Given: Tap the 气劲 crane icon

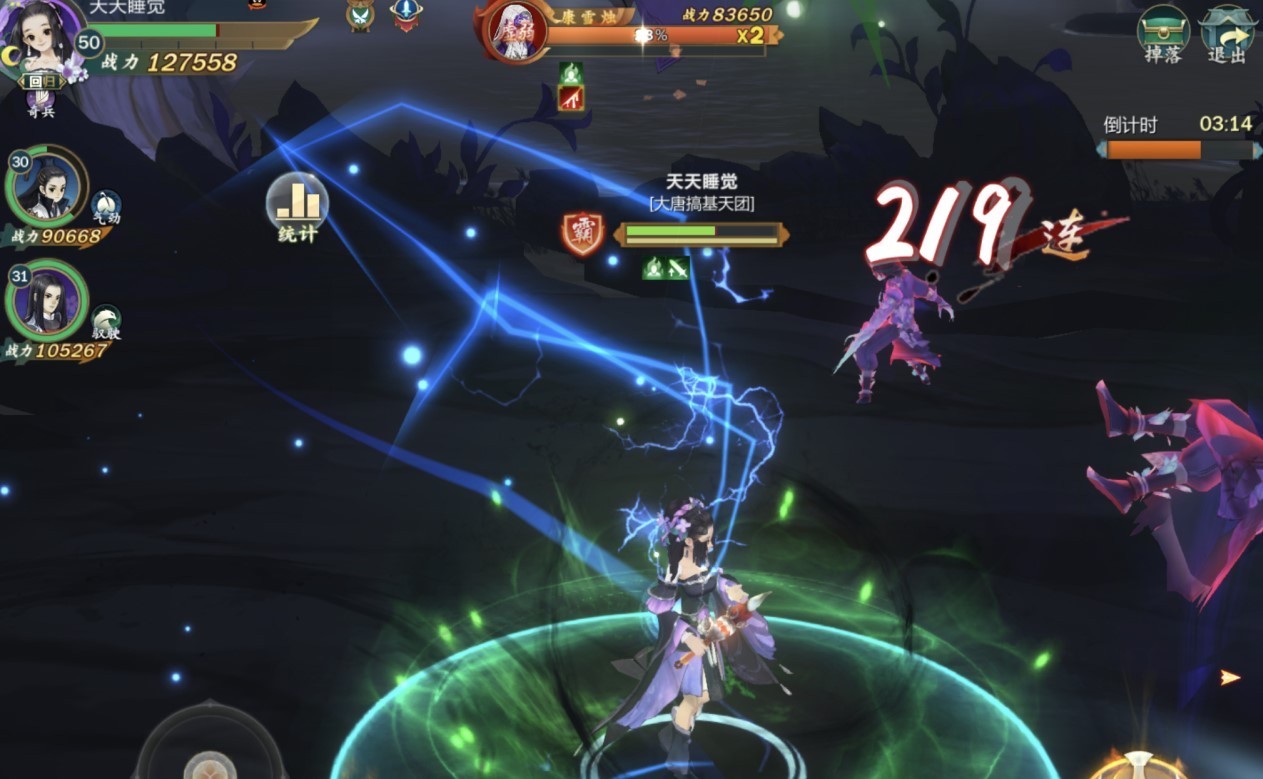Looking at the screenshot, I should pos(106,205).
